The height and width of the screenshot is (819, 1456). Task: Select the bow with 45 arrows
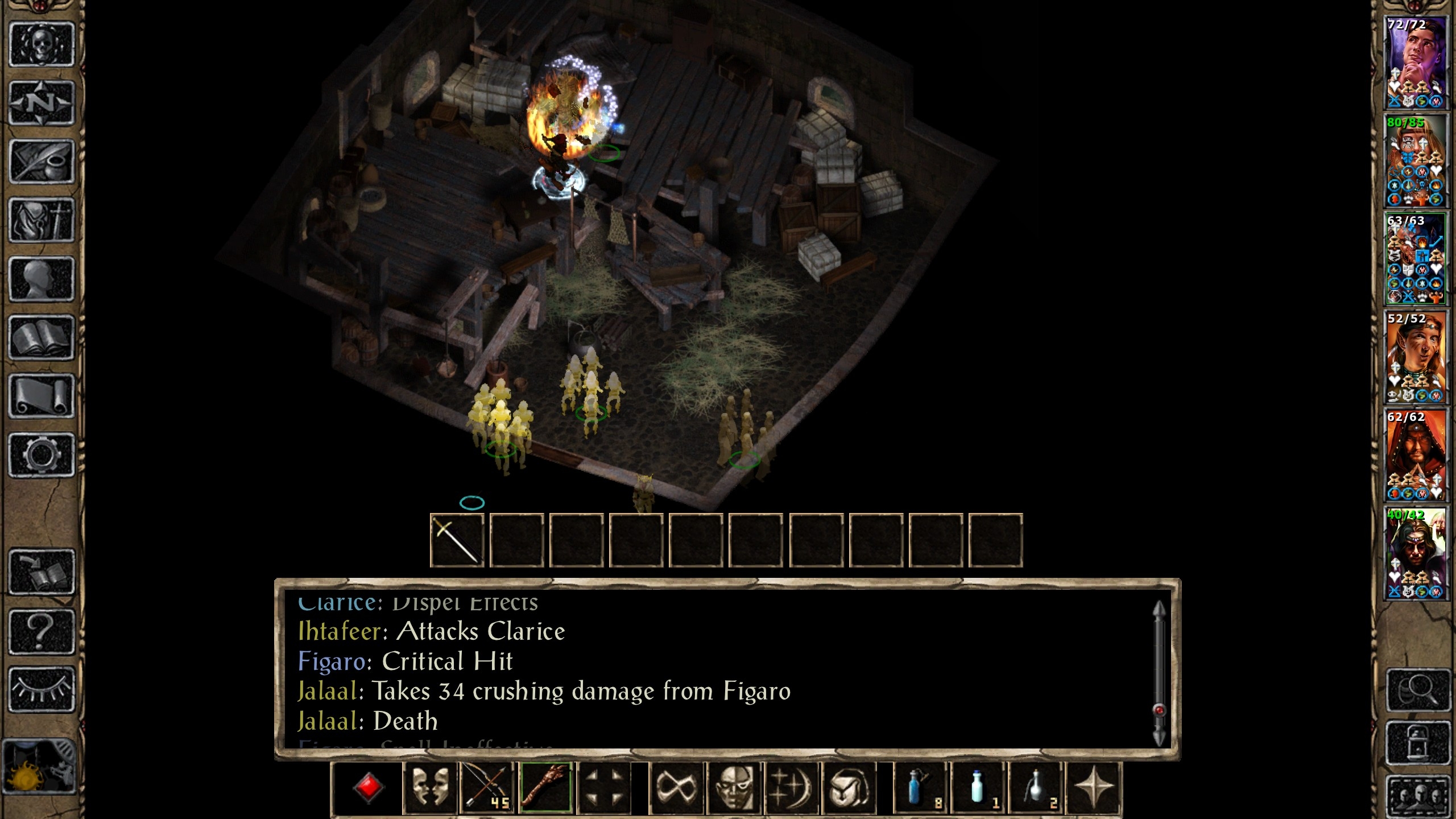[487, 788]
